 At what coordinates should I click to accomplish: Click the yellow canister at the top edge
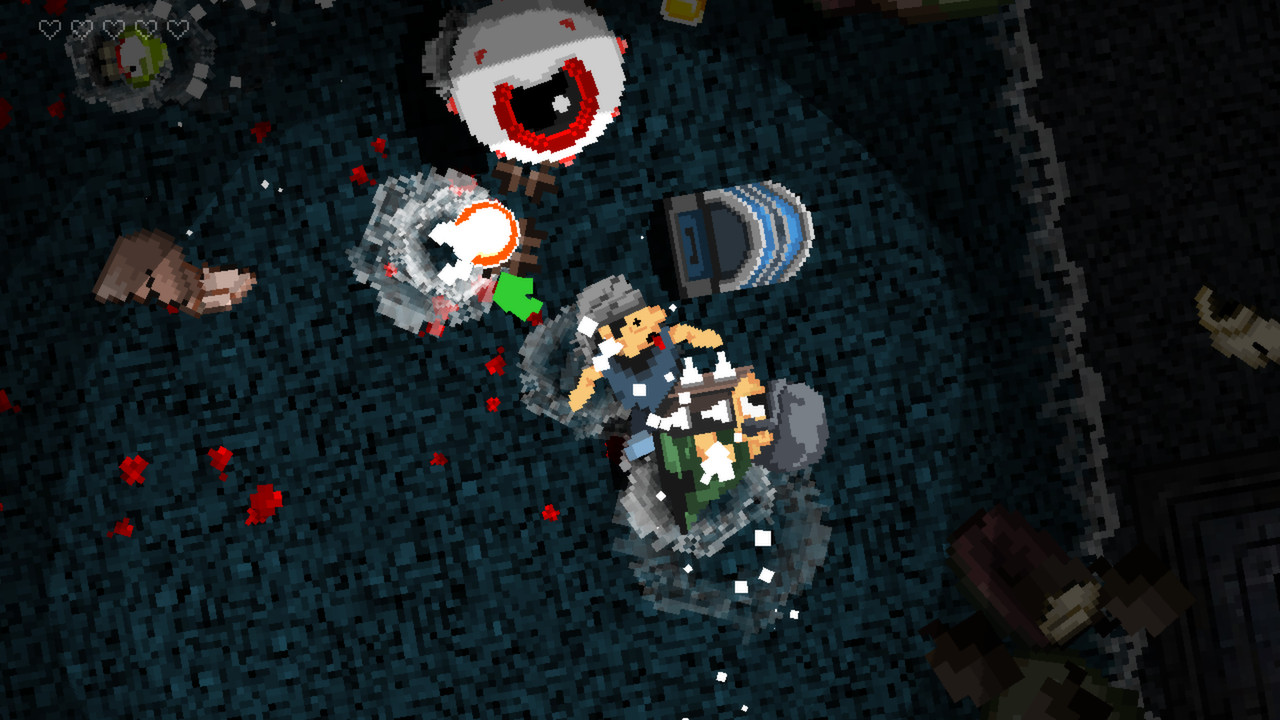click(x=684, y=10)
